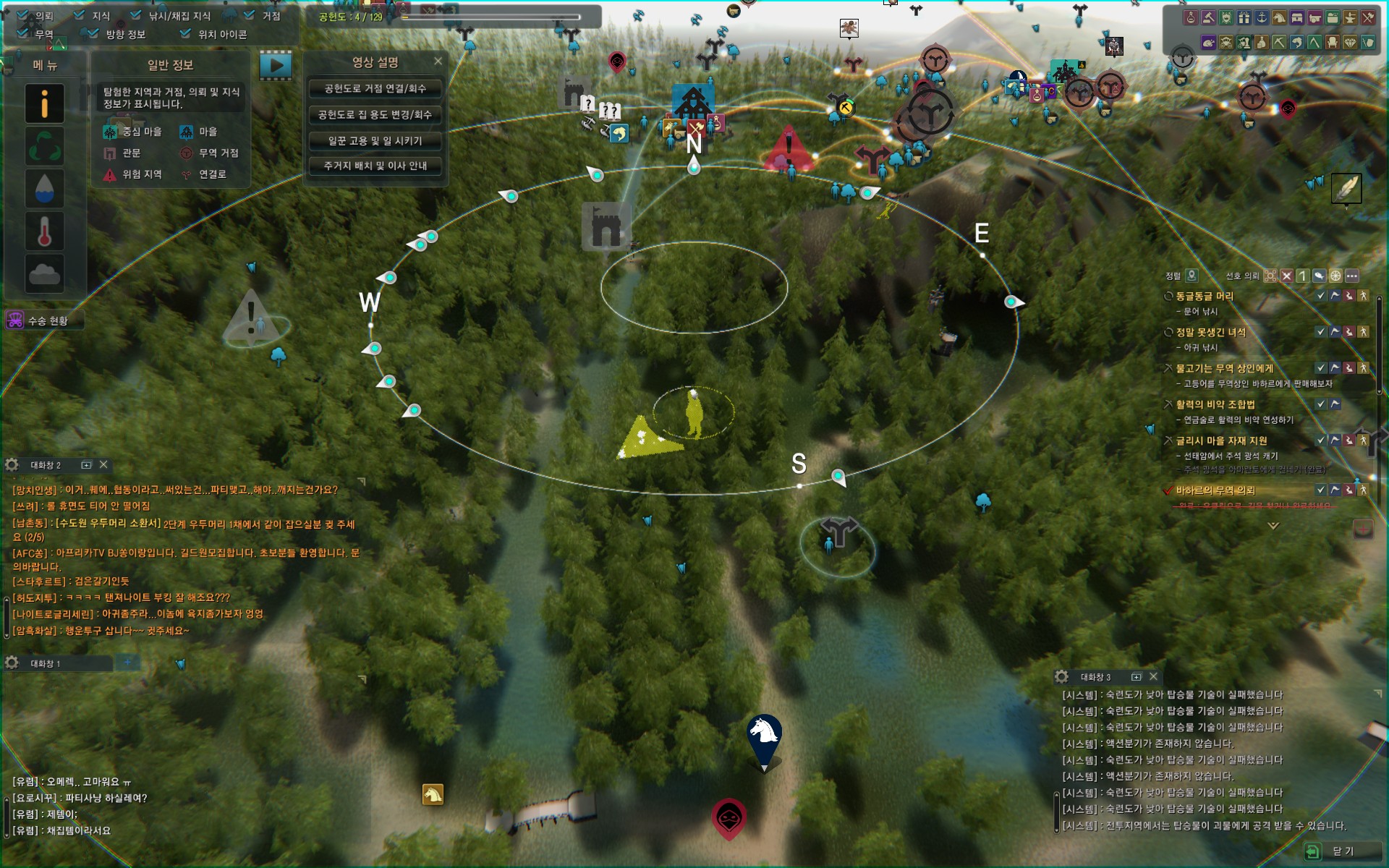Image resolution: width=1389 pixels, height=868 pixels.
Task: Play the guide video with the film button
Action: tap(276, 65)
